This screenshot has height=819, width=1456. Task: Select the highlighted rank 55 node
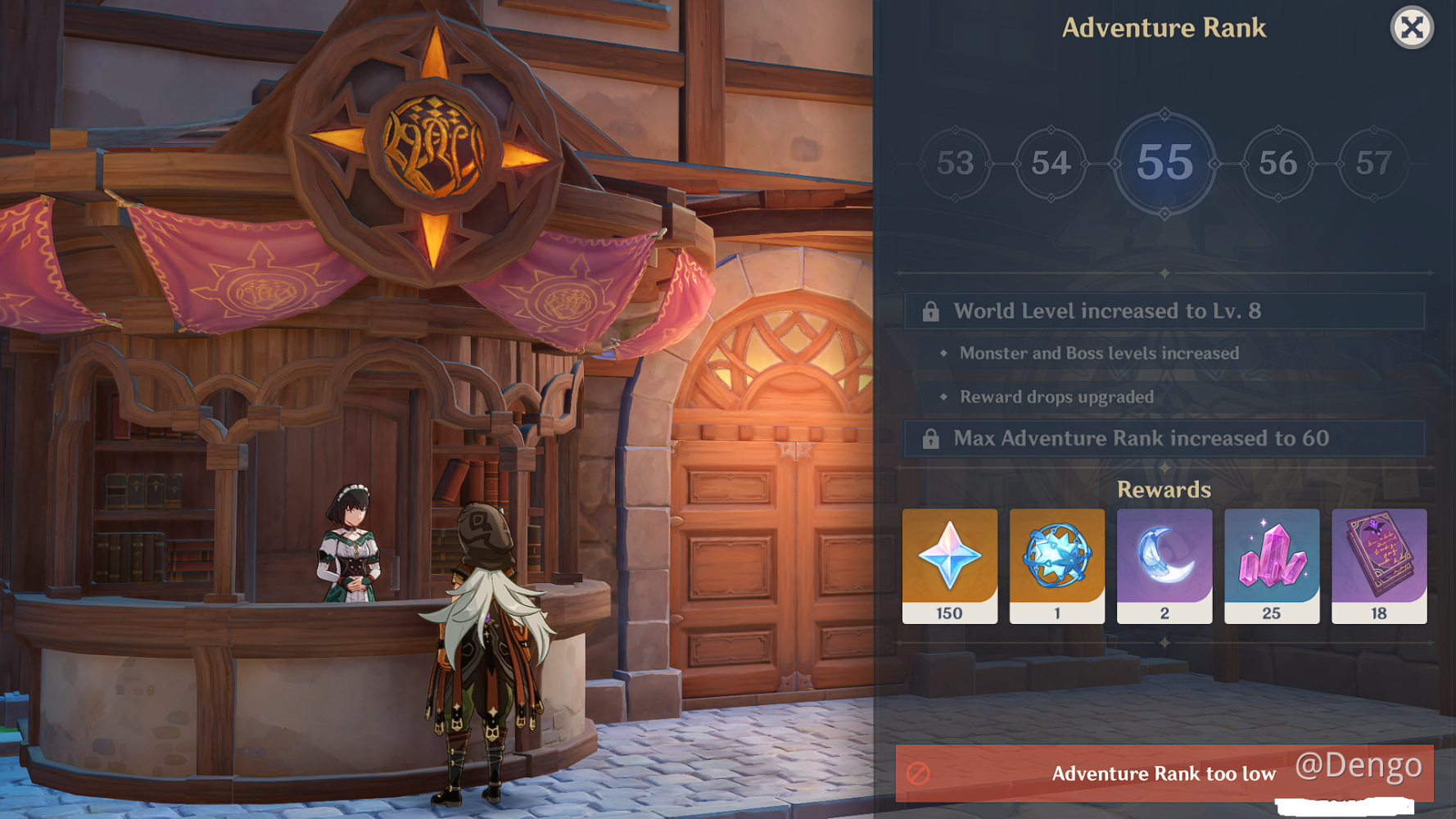[x=1164, y=163]
